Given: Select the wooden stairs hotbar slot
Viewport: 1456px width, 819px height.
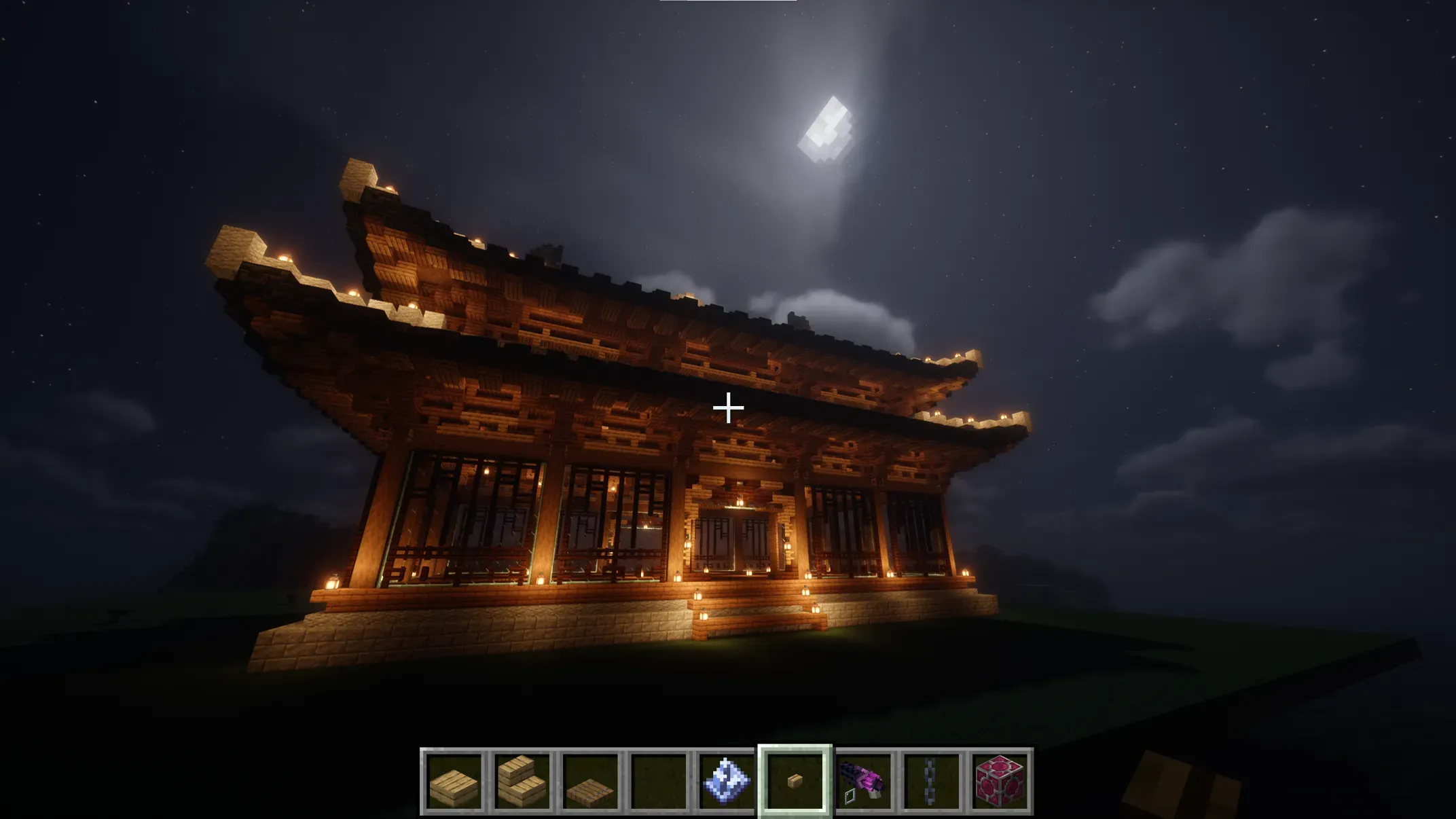Looking at the screenshot, I should pyautogui.click(x=522, y=782).
